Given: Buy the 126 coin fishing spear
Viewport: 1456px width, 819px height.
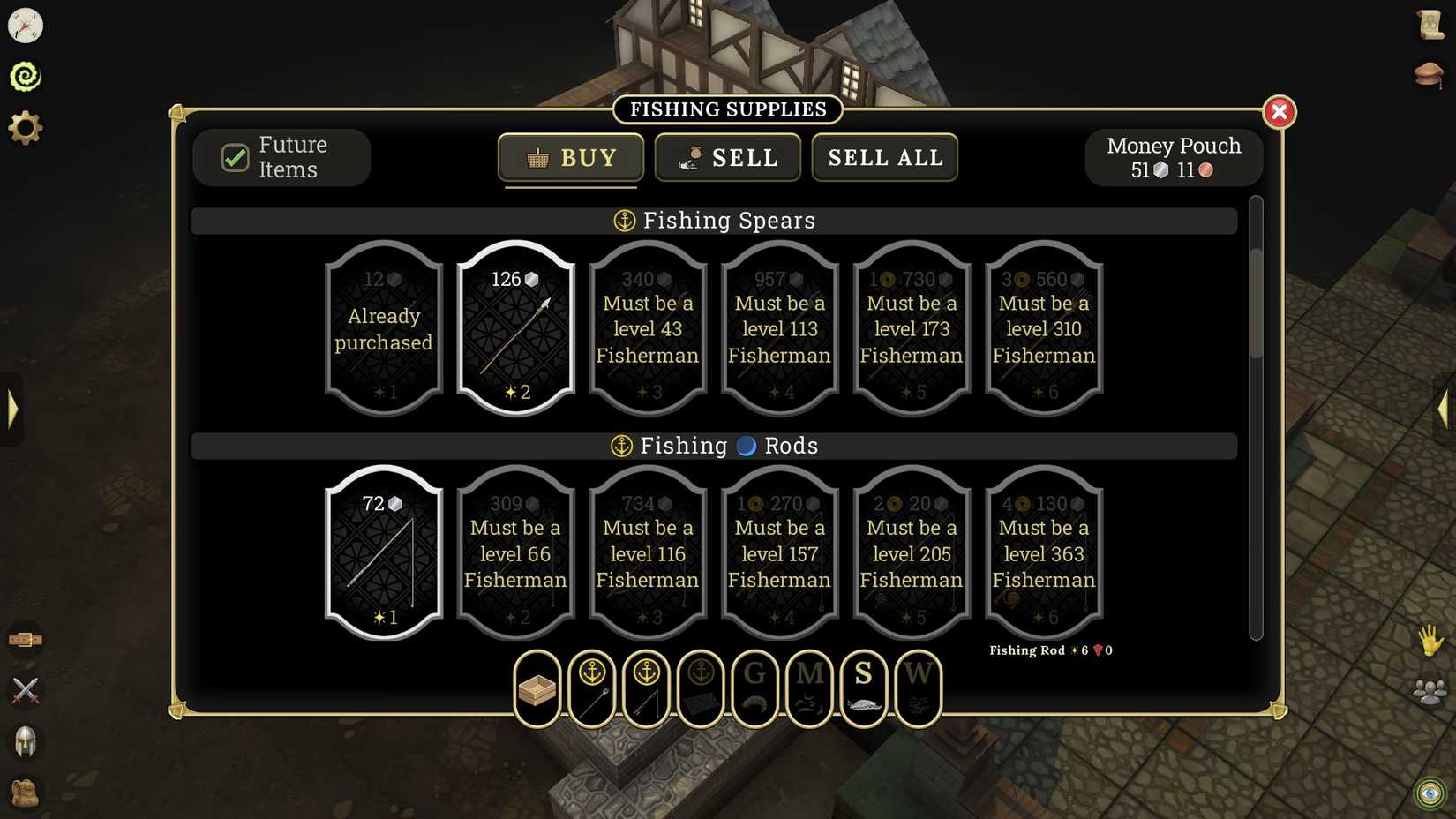Looking at the screenshot, I should (515, 330).
